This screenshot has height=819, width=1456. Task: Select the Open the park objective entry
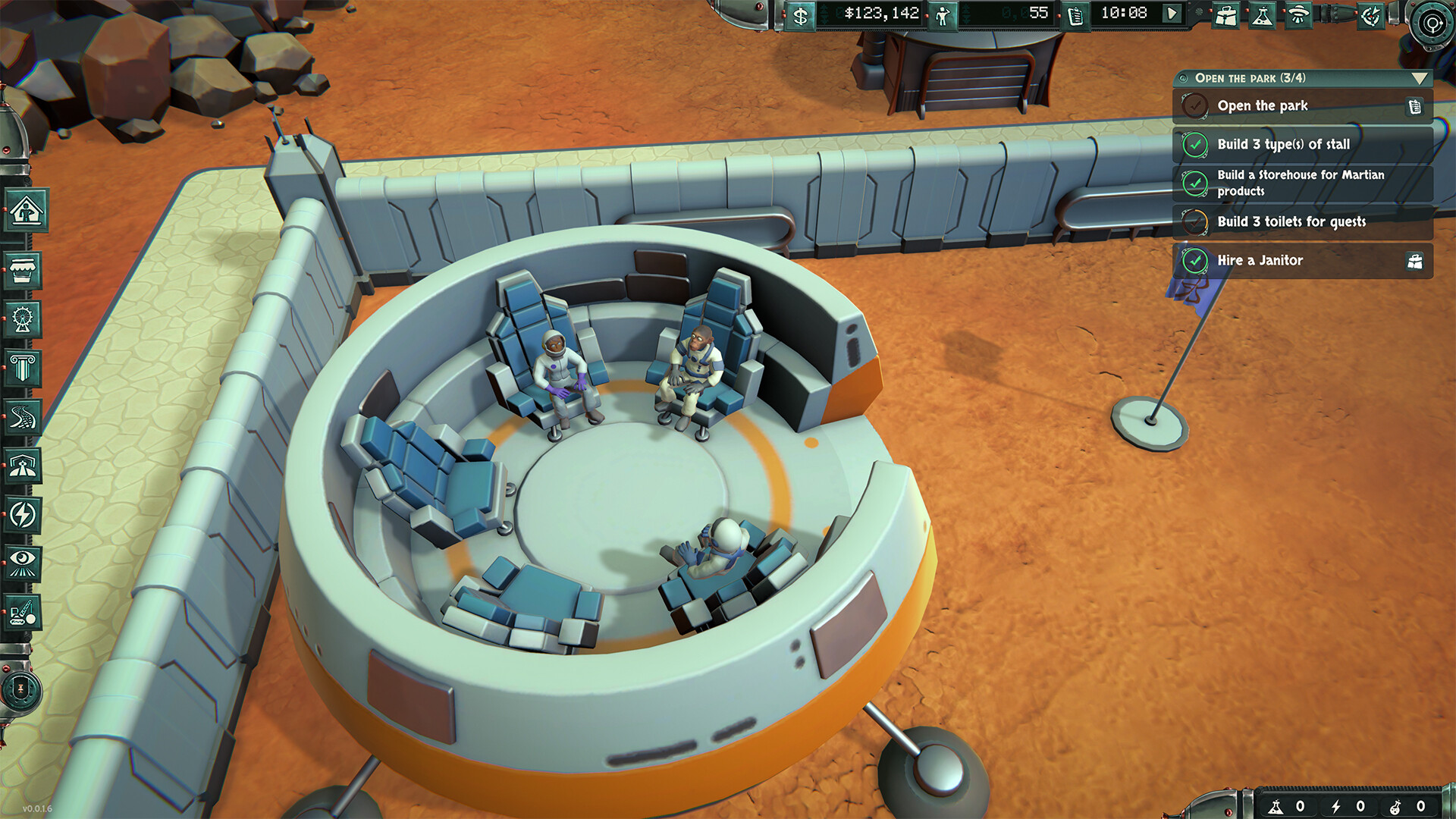[1263, 105]
